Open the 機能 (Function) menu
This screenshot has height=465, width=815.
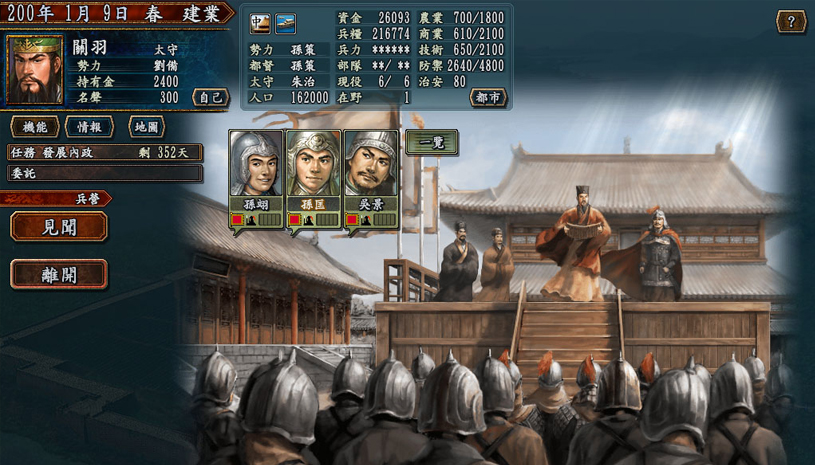pyautogui.click(x=35, y=127)
